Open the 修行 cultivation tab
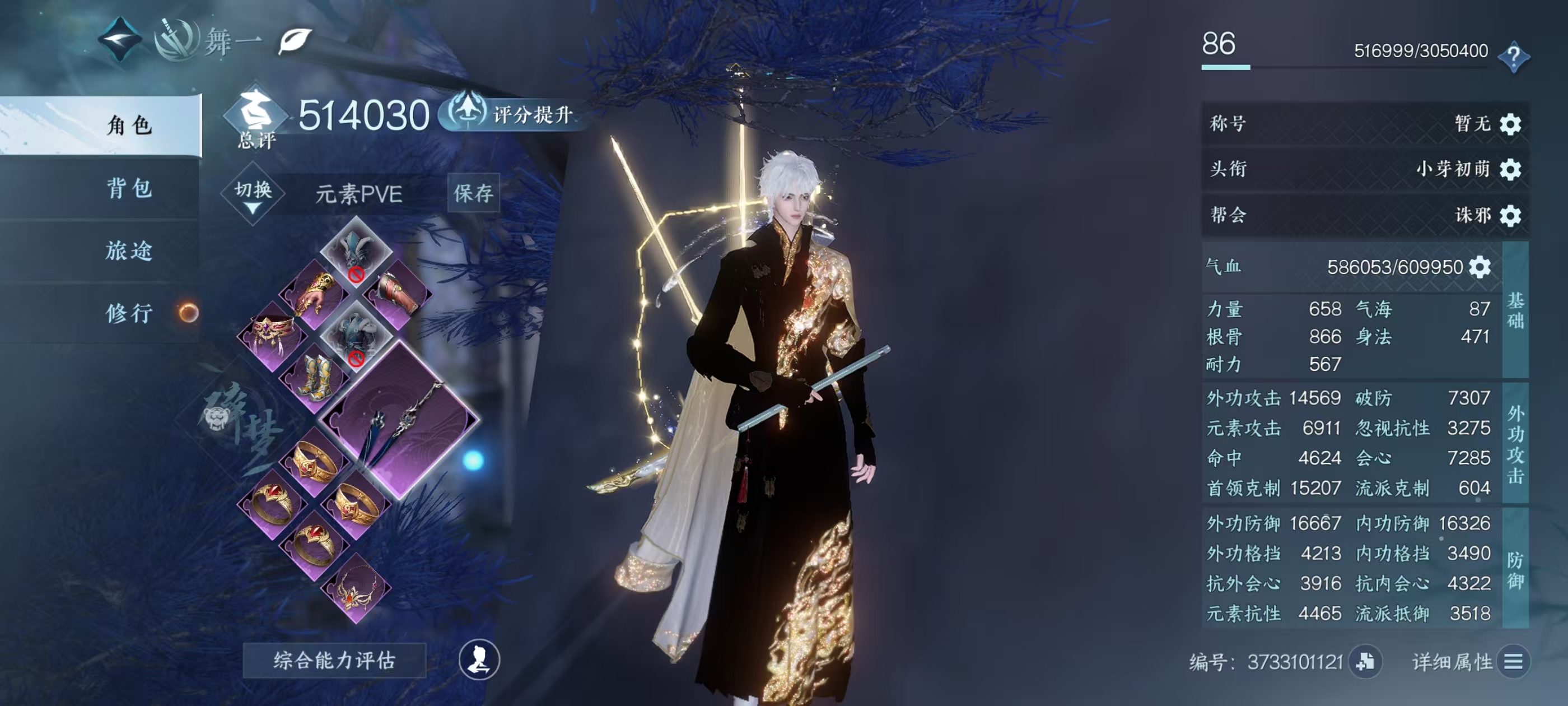The width and height of the screenshot is (1568, 706). (x=129, y=313)
